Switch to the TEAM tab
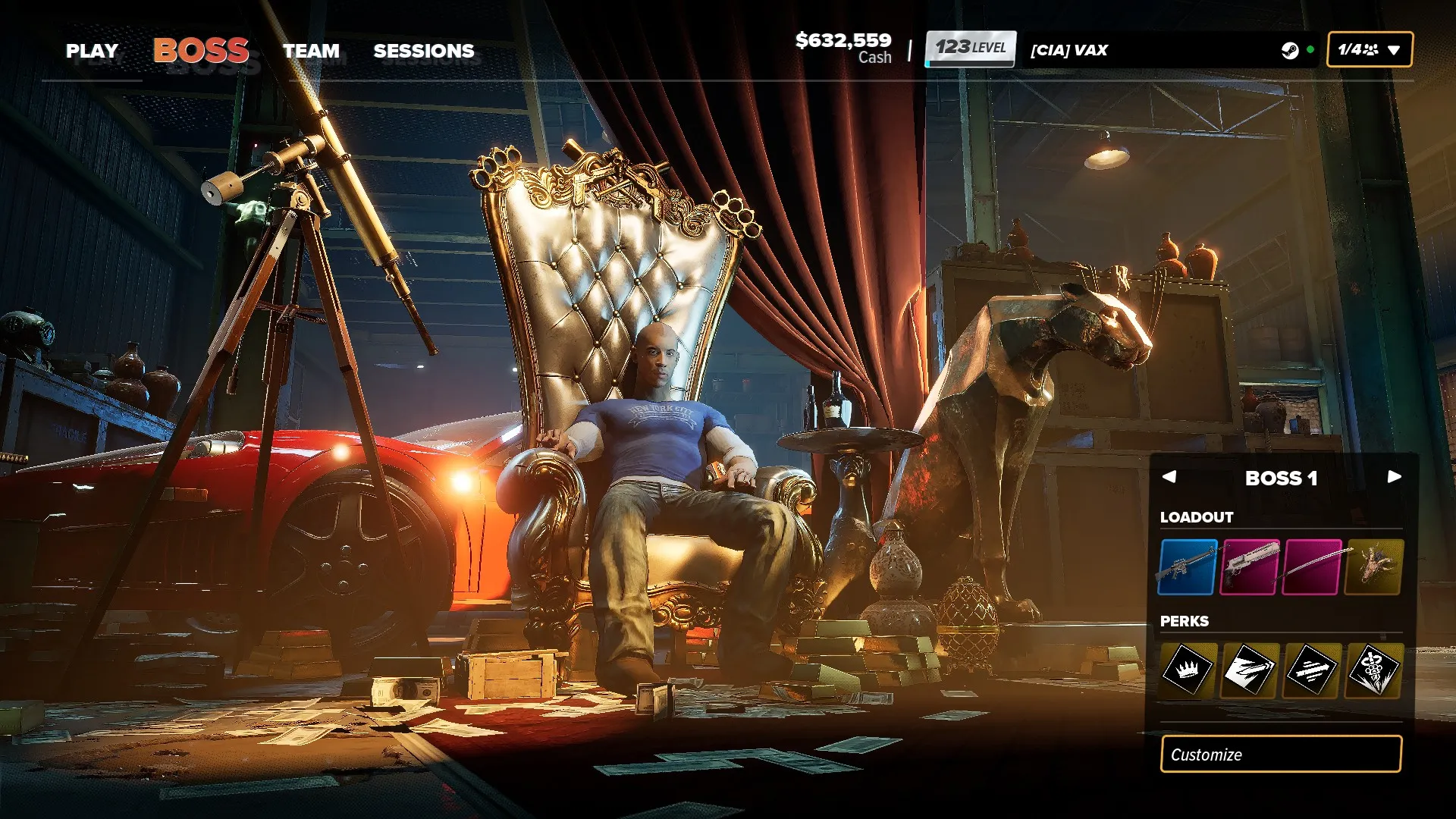 click(x=311, y=51)
